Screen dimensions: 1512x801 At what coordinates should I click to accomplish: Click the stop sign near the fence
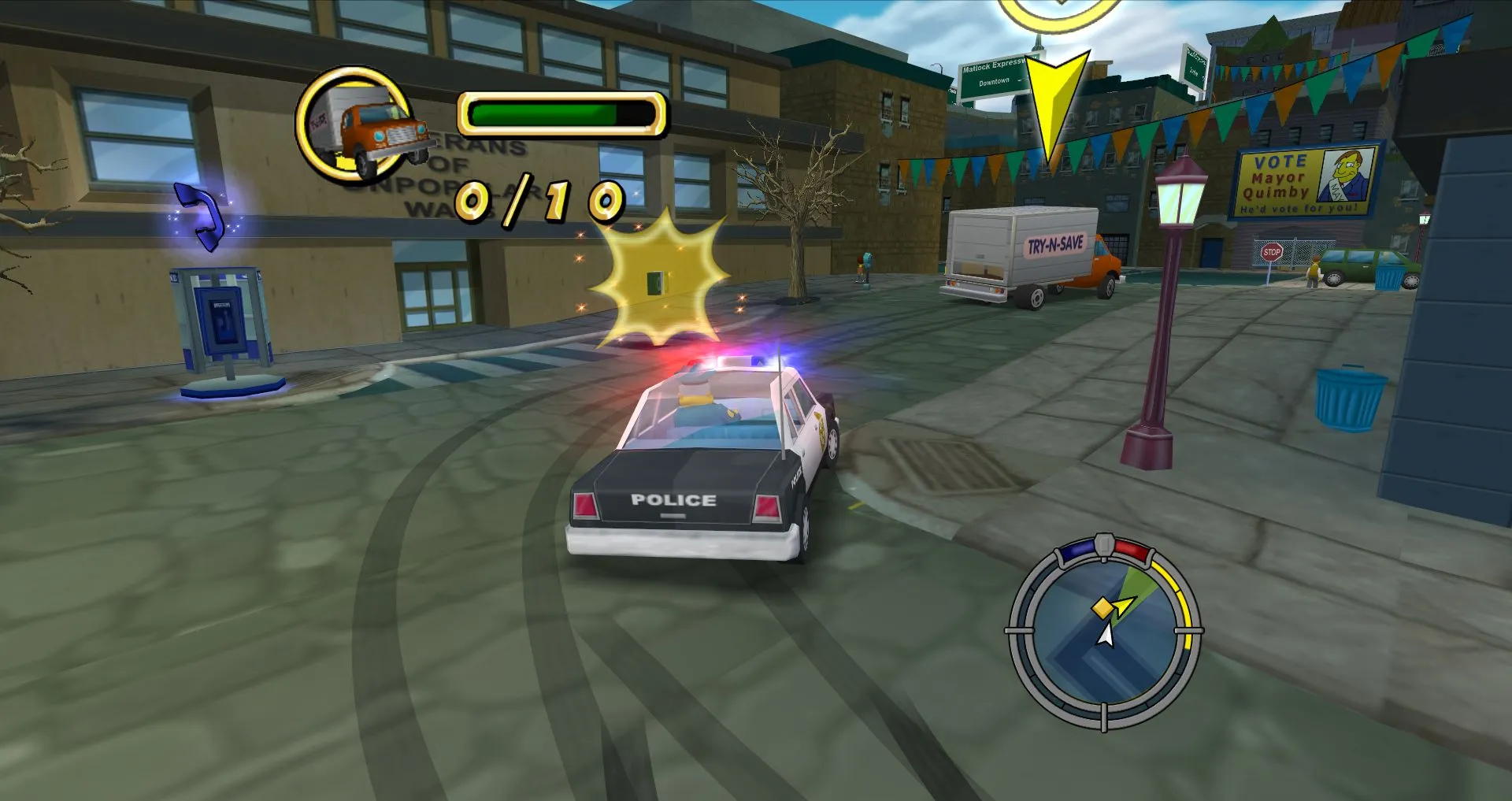point(1270,252)
